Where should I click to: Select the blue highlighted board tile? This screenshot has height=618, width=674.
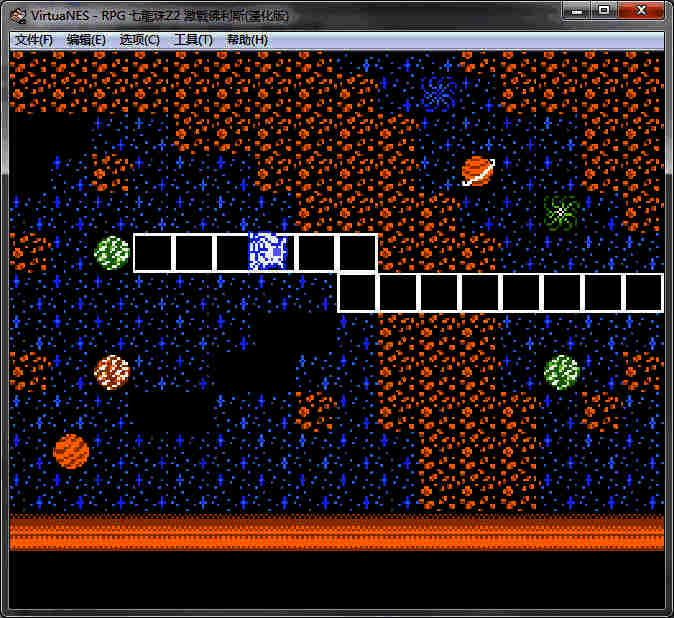click(268, 252)
